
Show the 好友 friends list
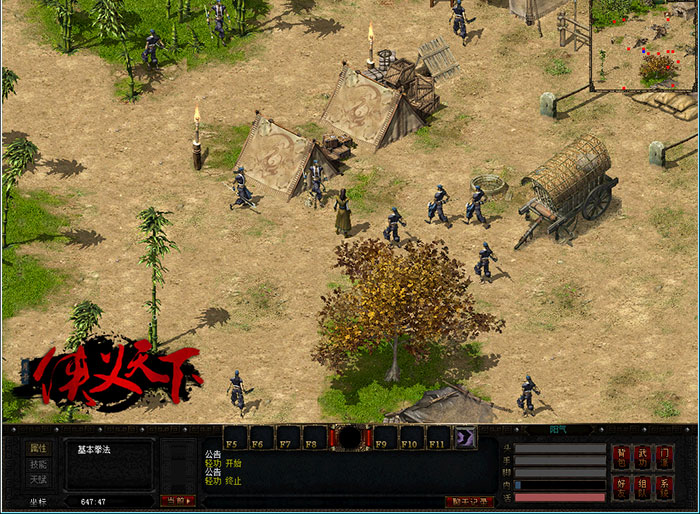point(622,487)
